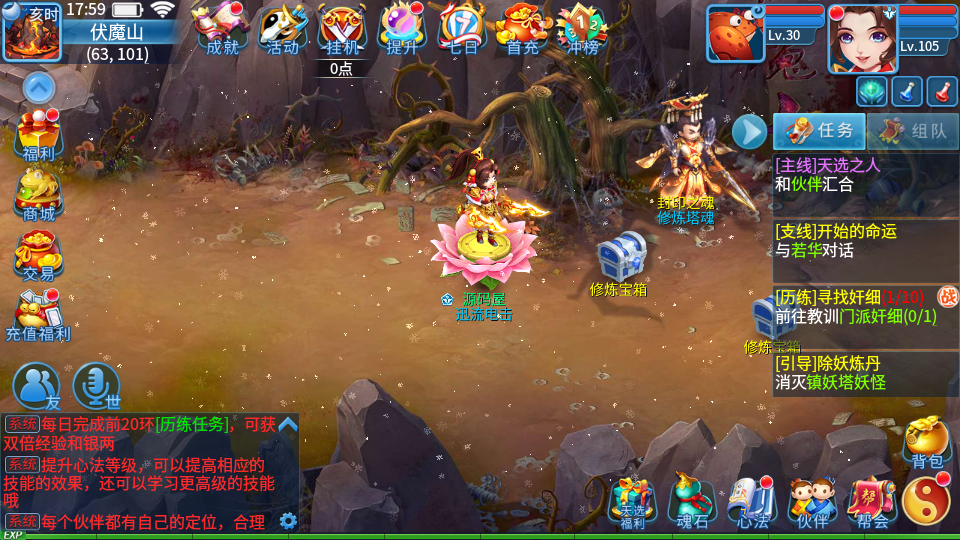
Task: Open the 福利 welfare gift icon
Action: pos(39,135)
